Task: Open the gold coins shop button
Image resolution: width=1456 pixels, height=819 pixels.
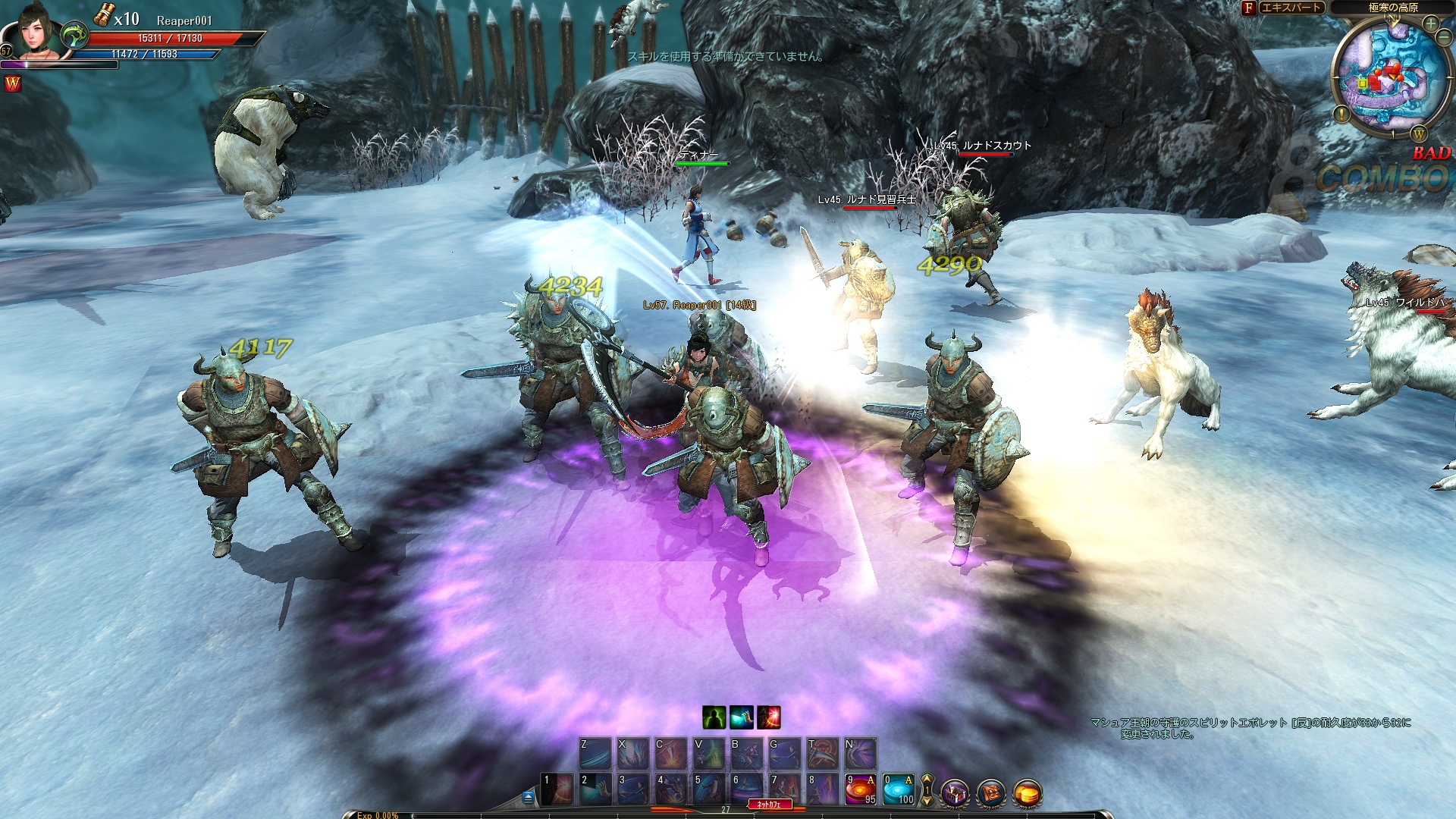Action: tap(1027, 794)
